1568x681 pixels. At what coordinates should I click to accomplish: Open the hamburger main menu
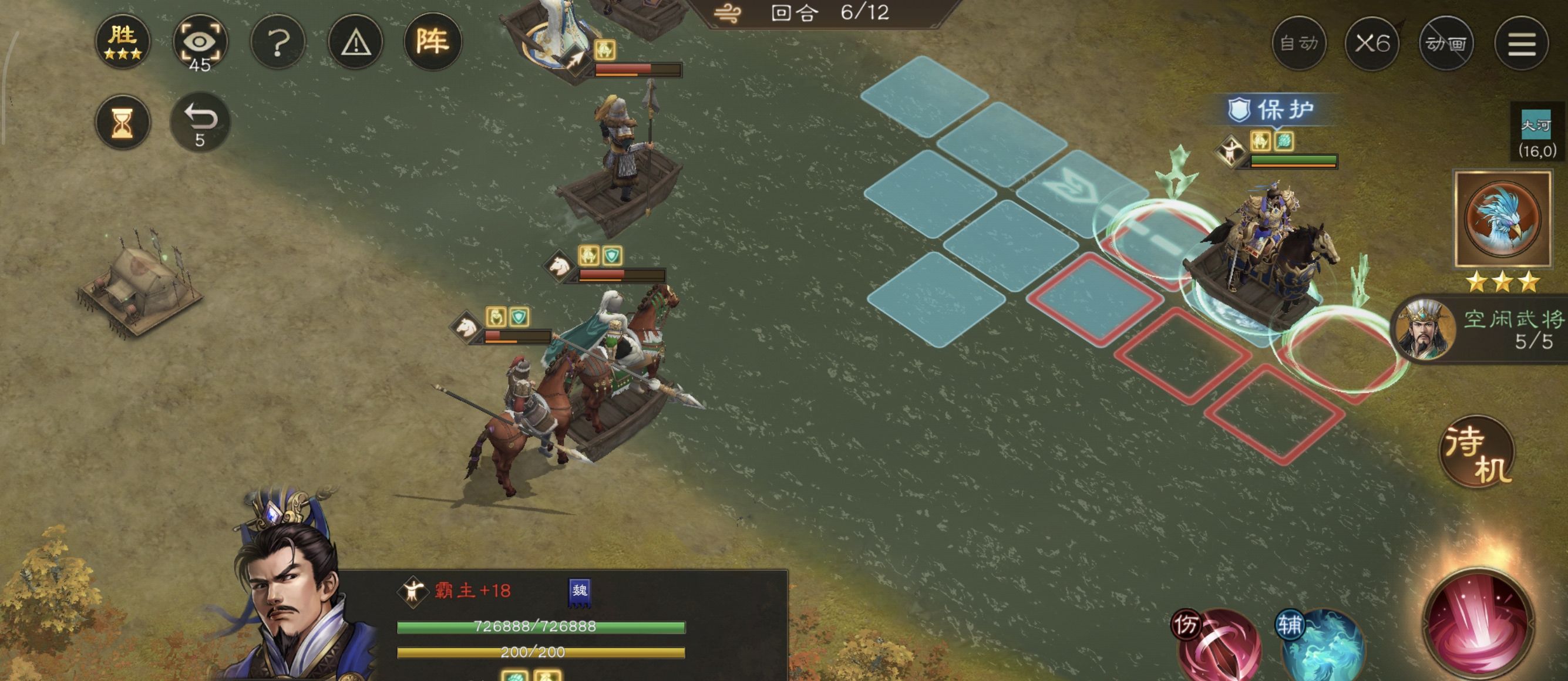pyautogui.click(x=1521, y=43)
